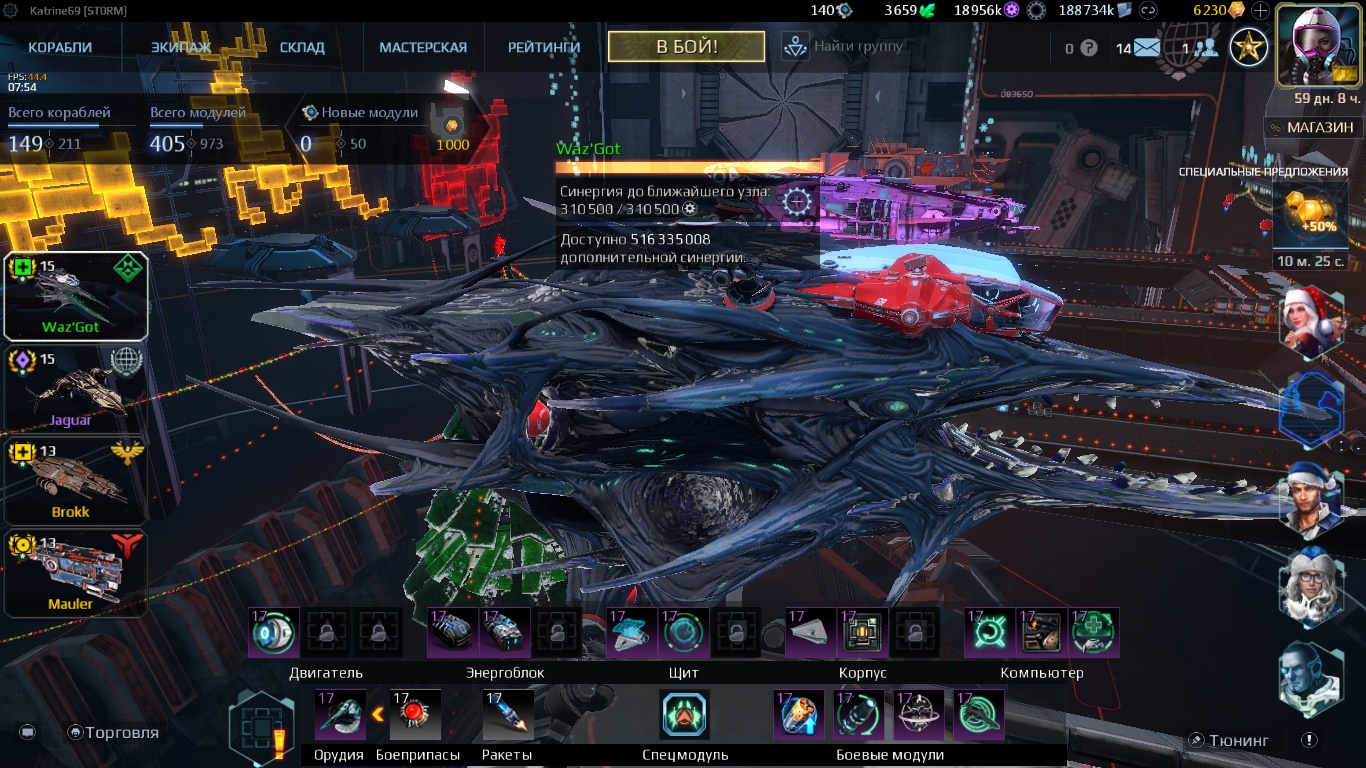Select the Waz'Got ship slot
The image size is (1366, 768).
pos(76,296)
